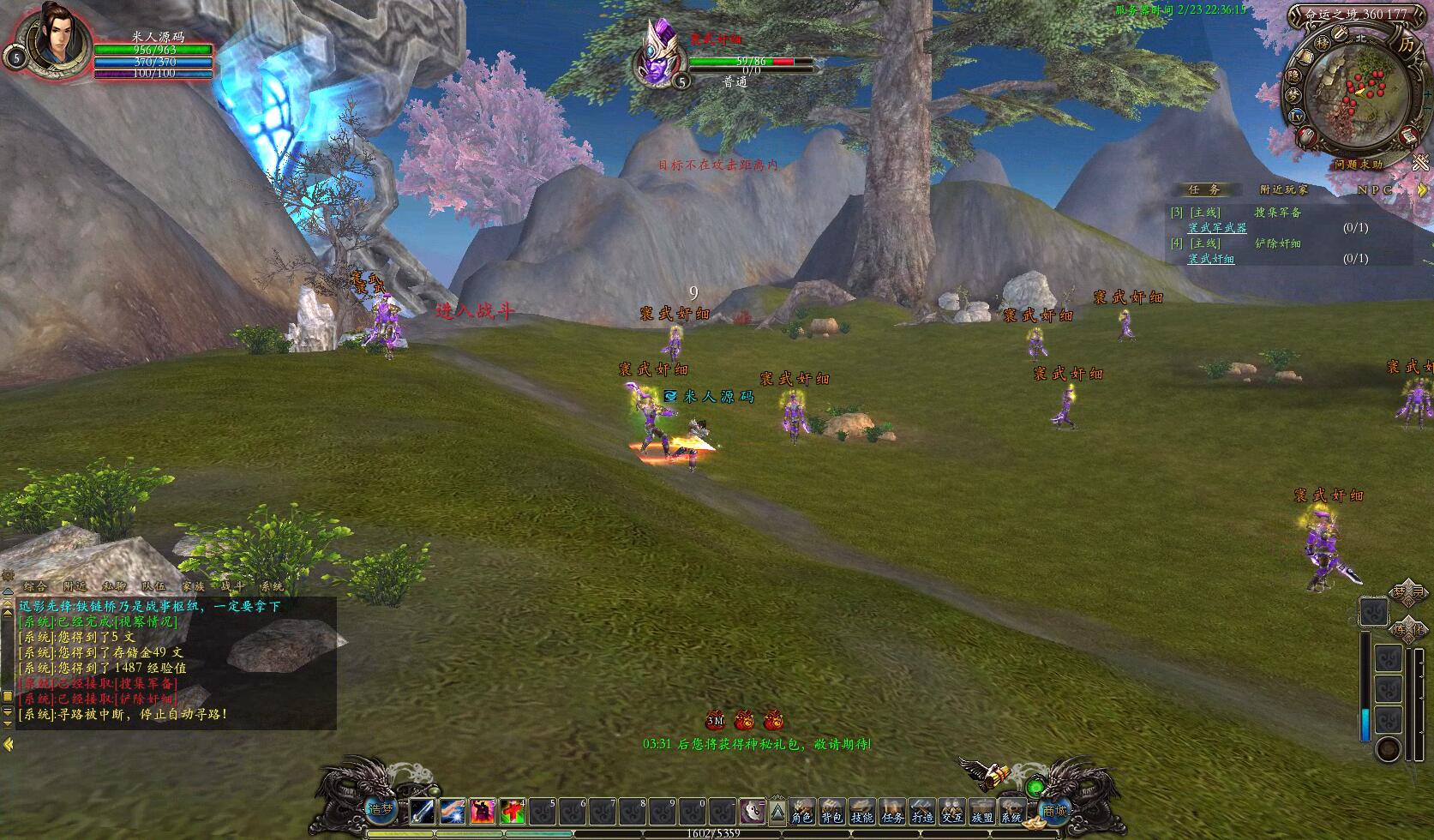This screenshot has height=840, width=1434.
Task: Follow the 寰武奸细 quest target link
Action: click(x=1211, y=259)
